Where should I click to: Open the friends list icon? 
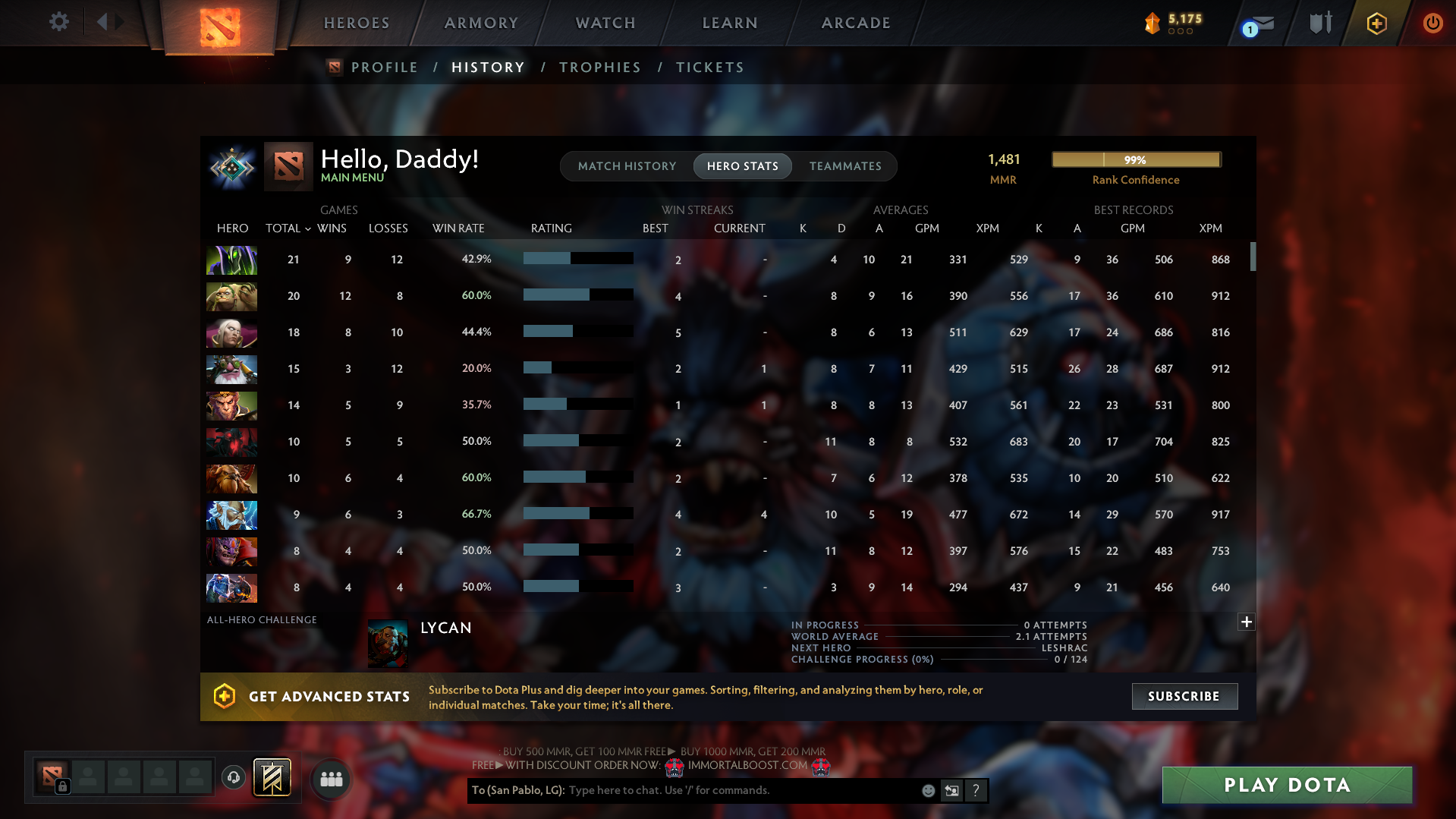pos(331,778)
